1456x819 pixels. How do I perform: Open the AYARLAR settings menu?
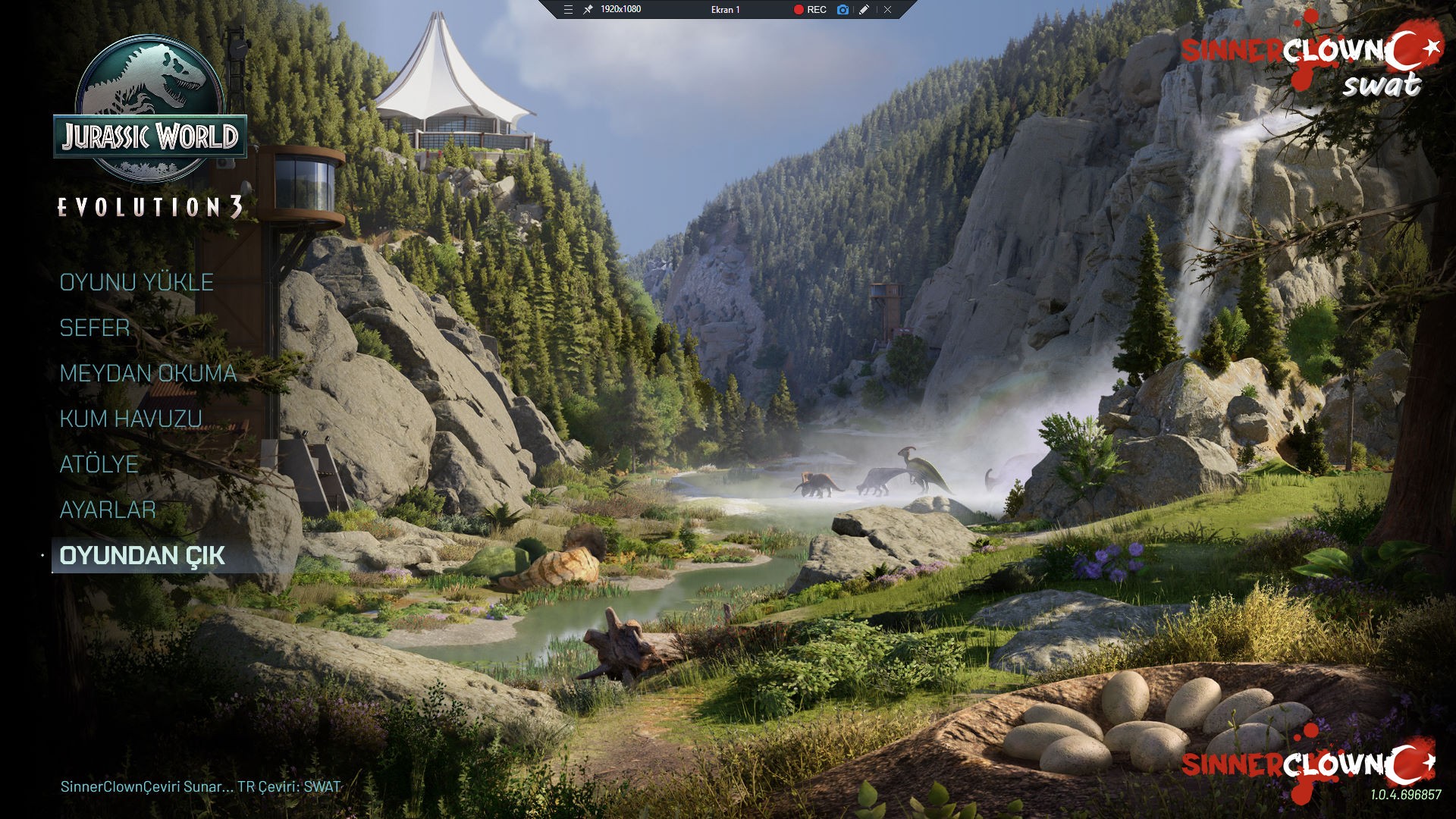tap(108, 510)
